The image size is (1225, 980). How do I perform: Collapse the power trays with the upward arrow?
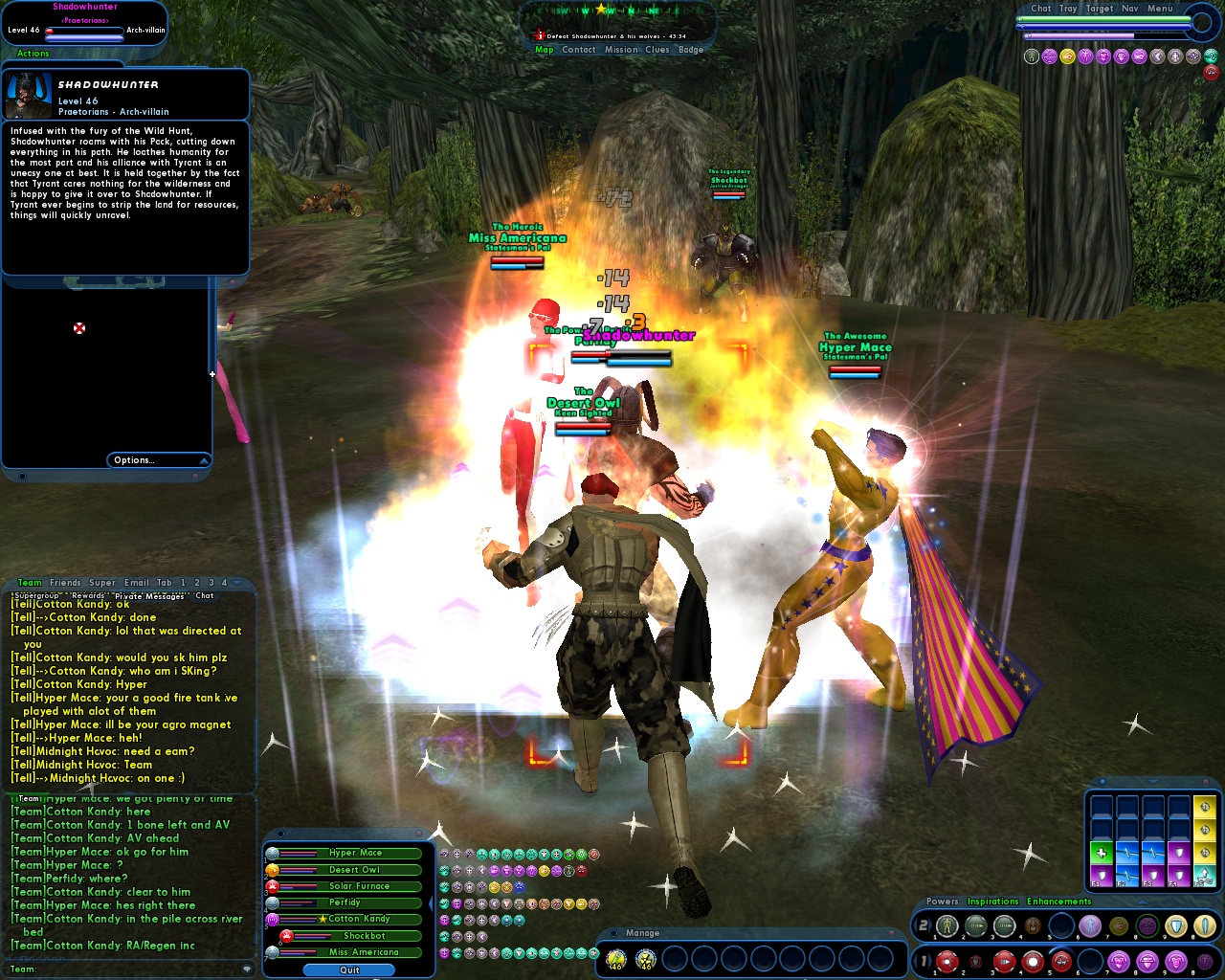(x=1141, y=902)
